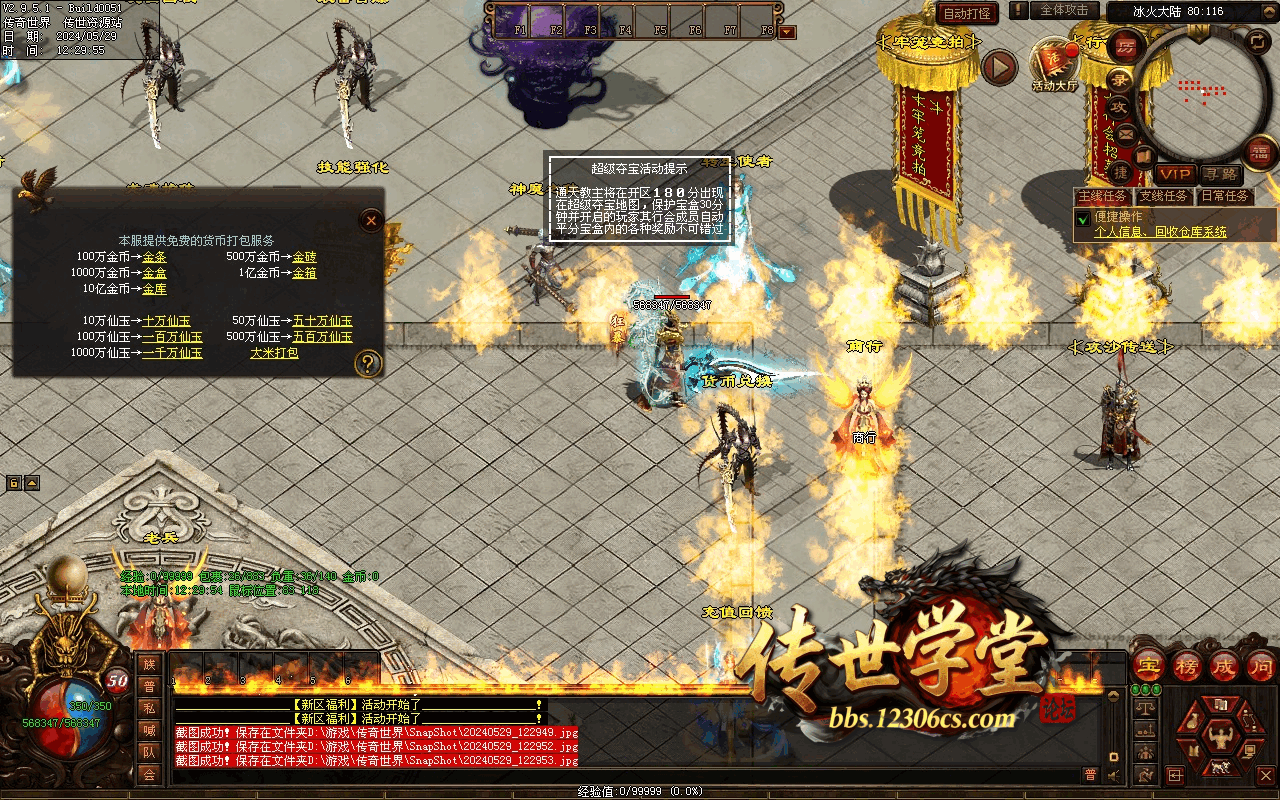Screen dimensions: 1280x800
Task: Close the currency packing service panel
Action: [x=371, y=220]
